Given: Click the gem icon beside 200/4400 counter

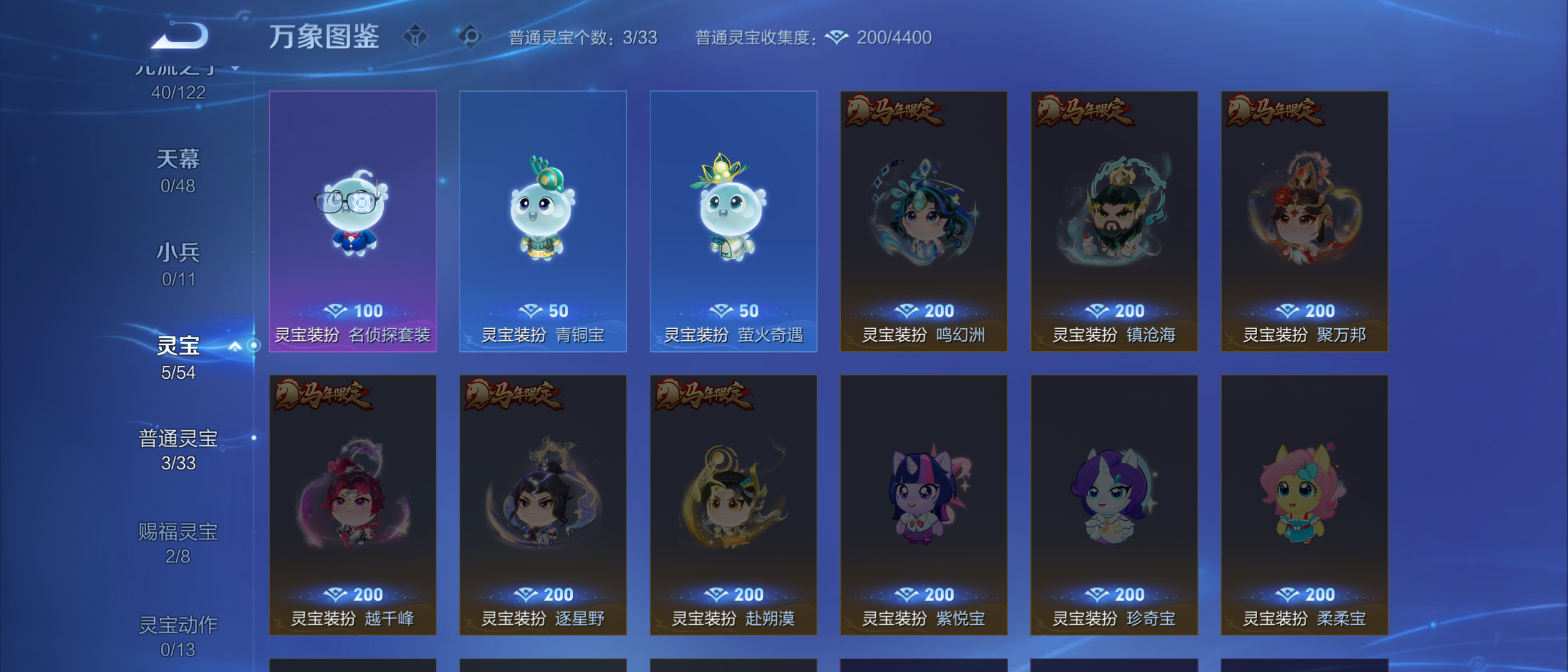Looking at the screenshot, I should 838,37.
